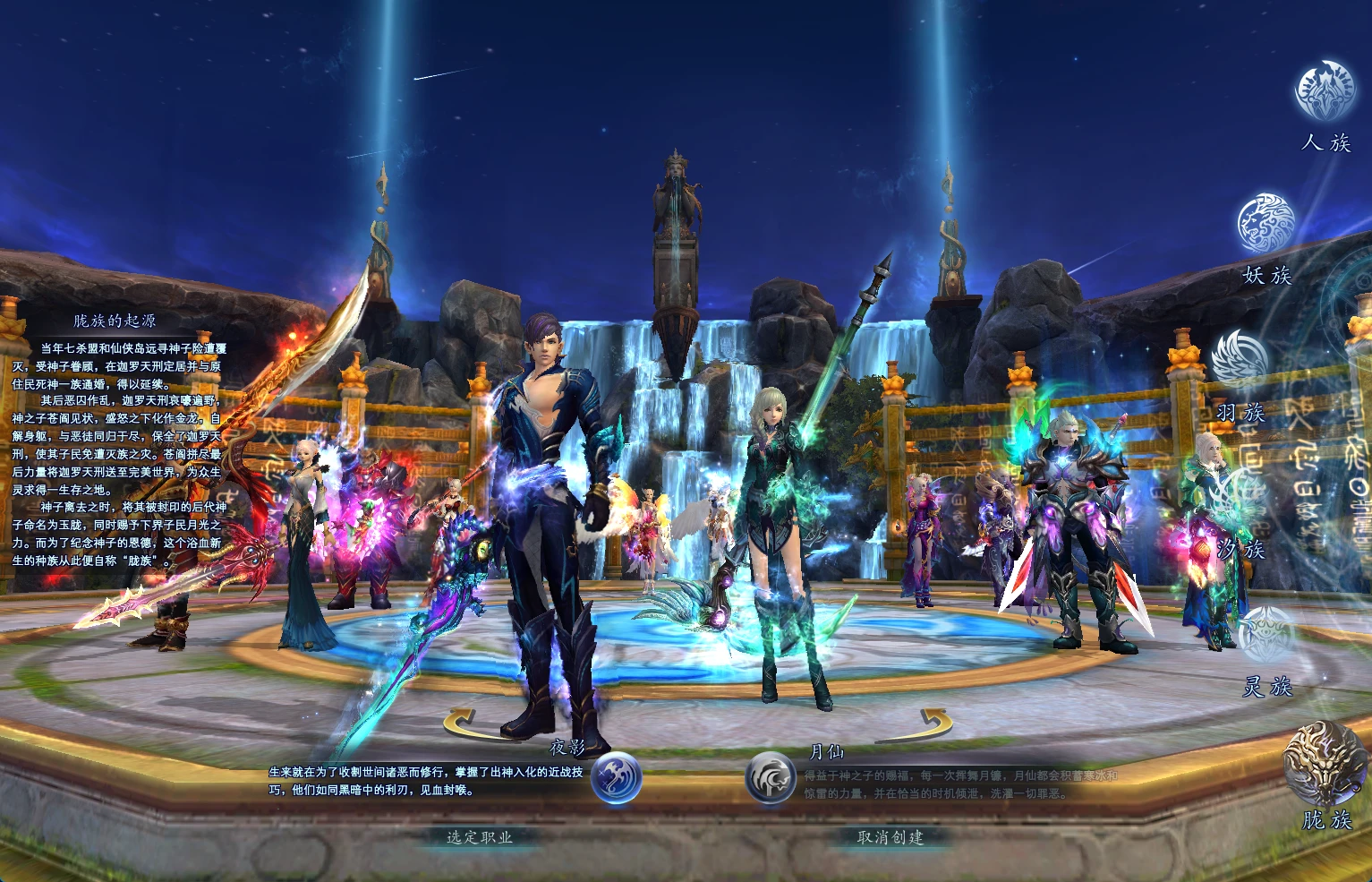The width and height of the screenshot is (1372, 882).
Task: Choose the 月仙 class icon
Action: pos(771,776)
